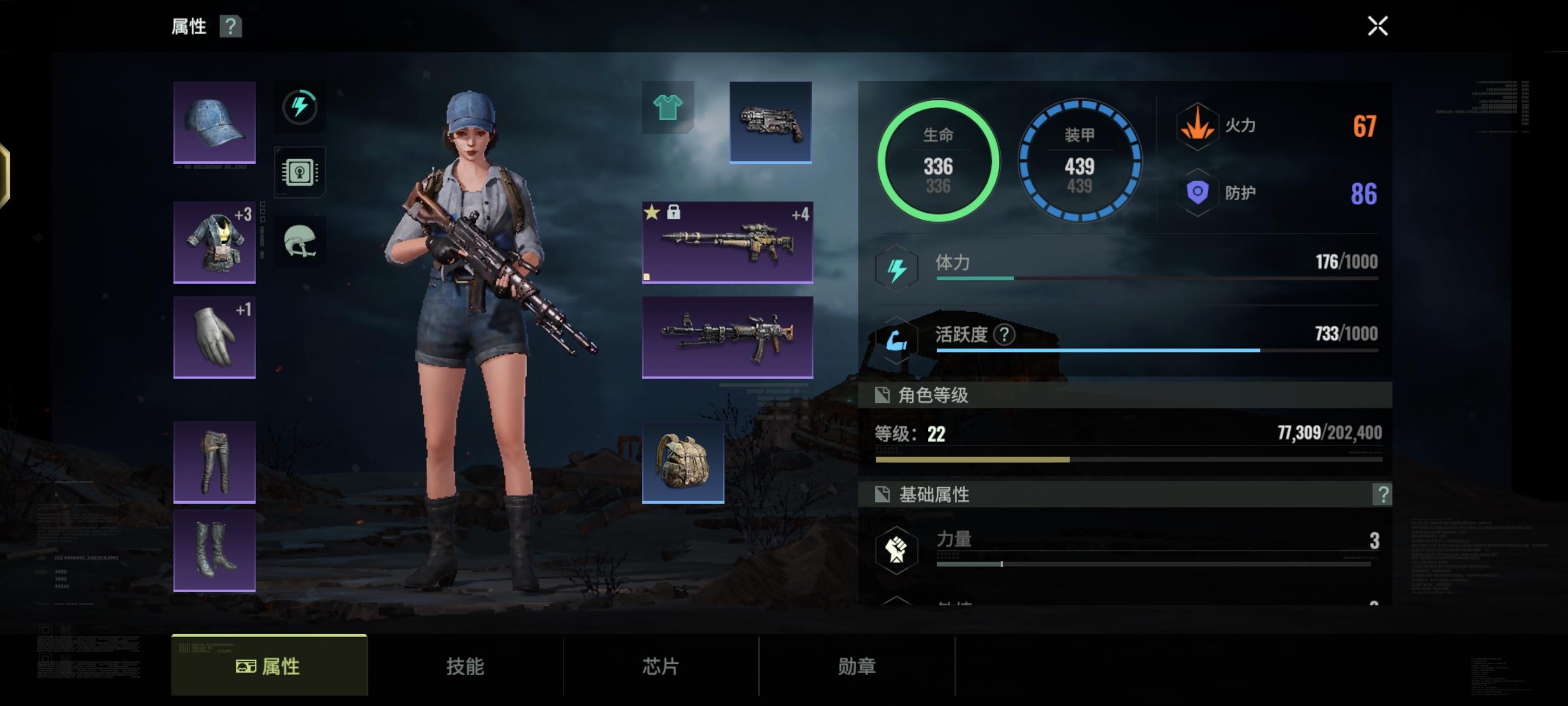Show the basic attributes help
The height and width of the screenshot is (706, 1568).
(1382, 494)
